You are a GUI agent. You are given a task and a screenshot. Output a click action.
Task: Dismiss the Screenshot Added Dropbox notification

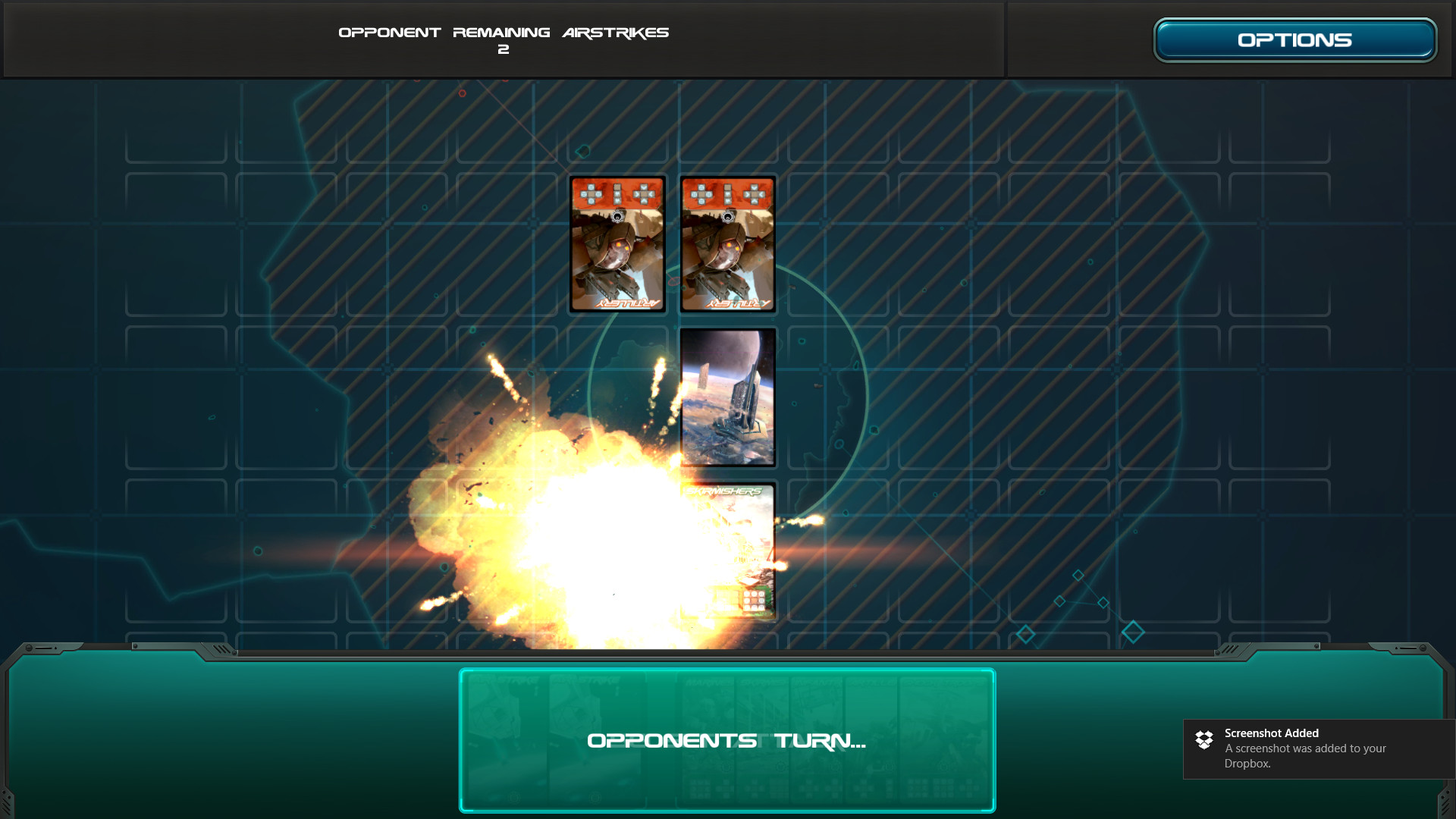tap(1319, 748)
